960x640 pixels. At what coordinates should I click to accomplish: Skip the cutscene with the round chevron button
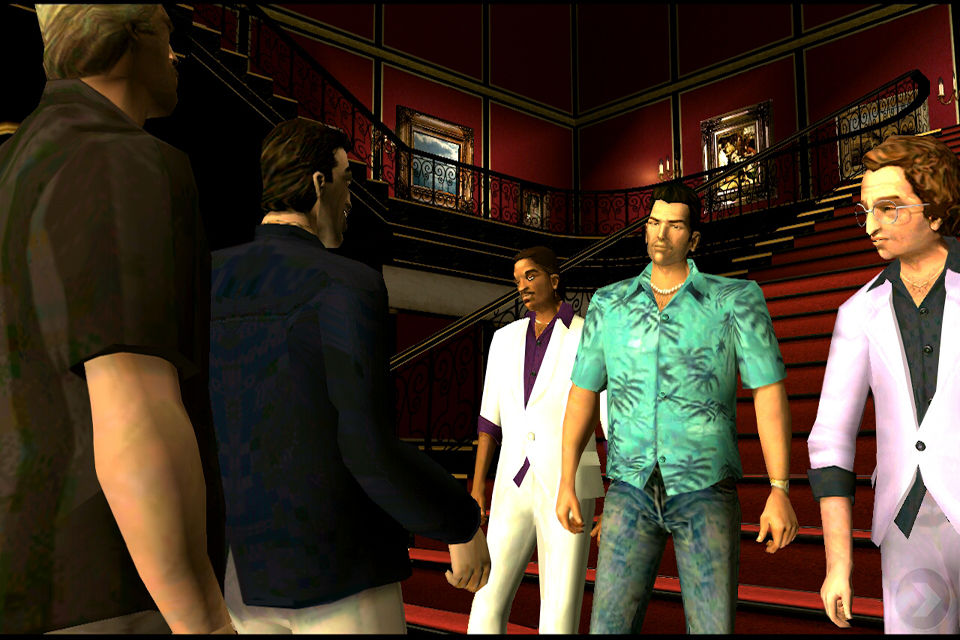(921, 596)
